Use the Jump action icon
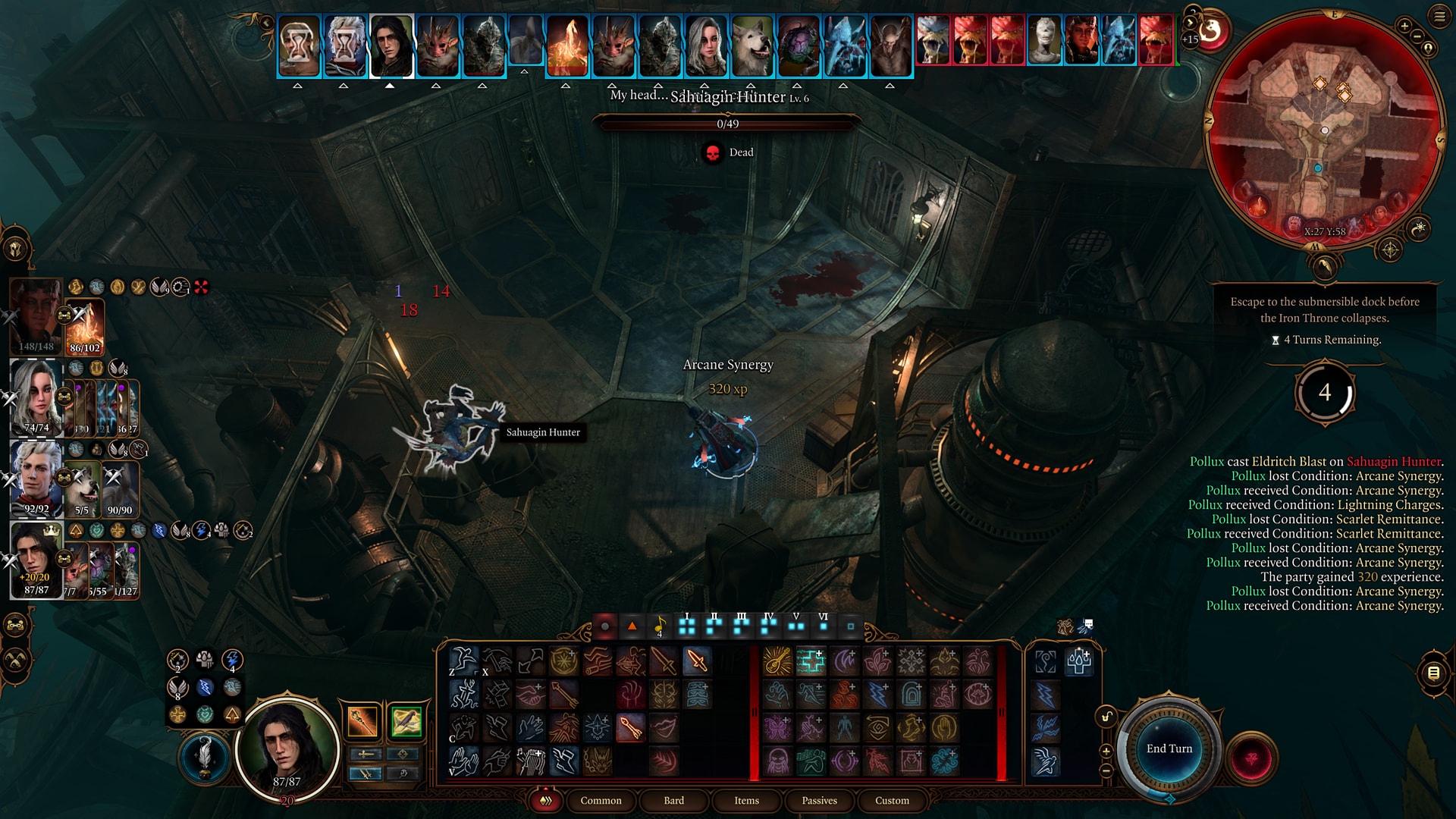 pyautogui.click(x=463, y=661)
